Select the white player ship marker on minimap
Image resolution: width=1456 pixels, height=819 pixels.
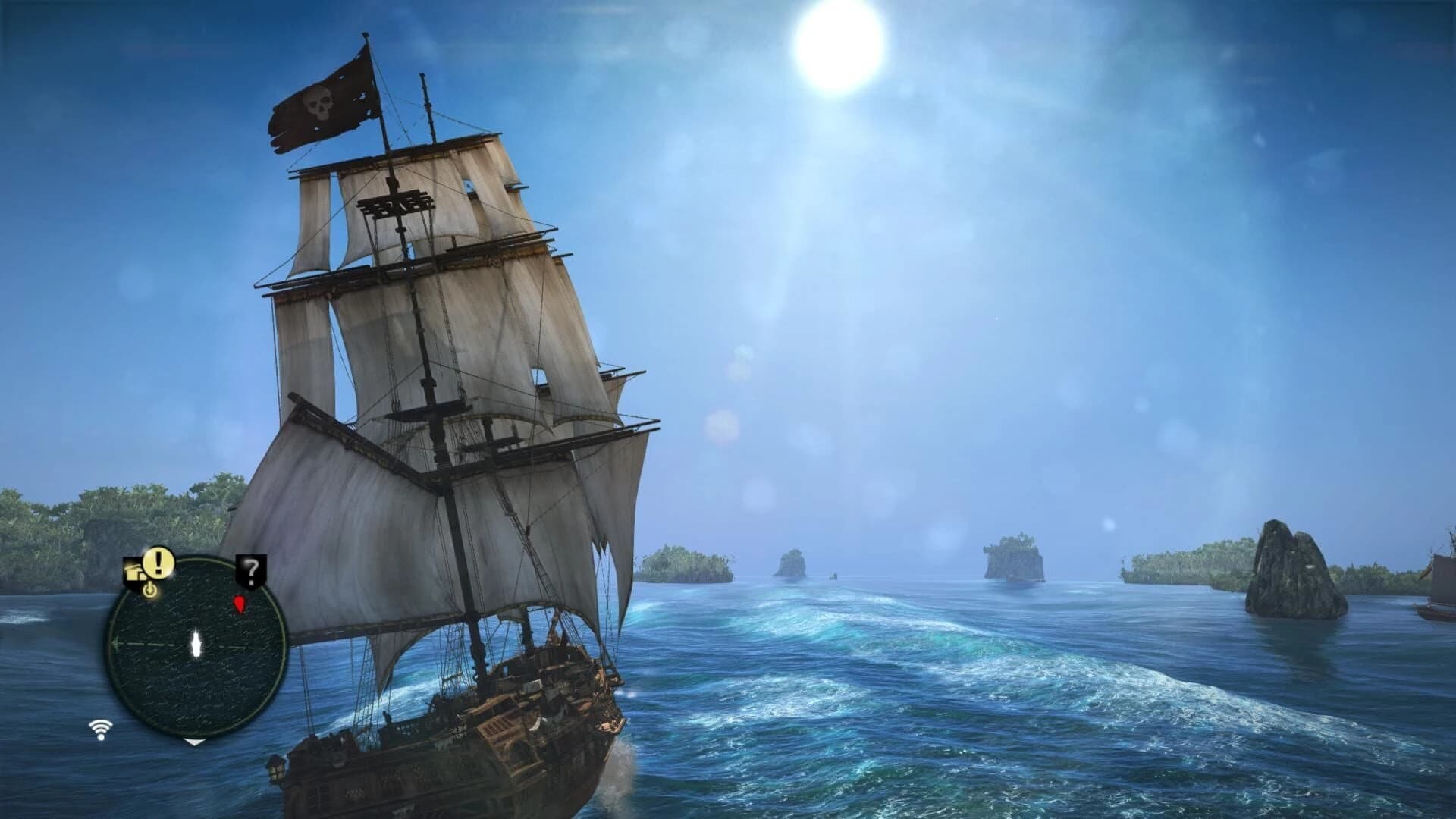[x=196, y=643]
